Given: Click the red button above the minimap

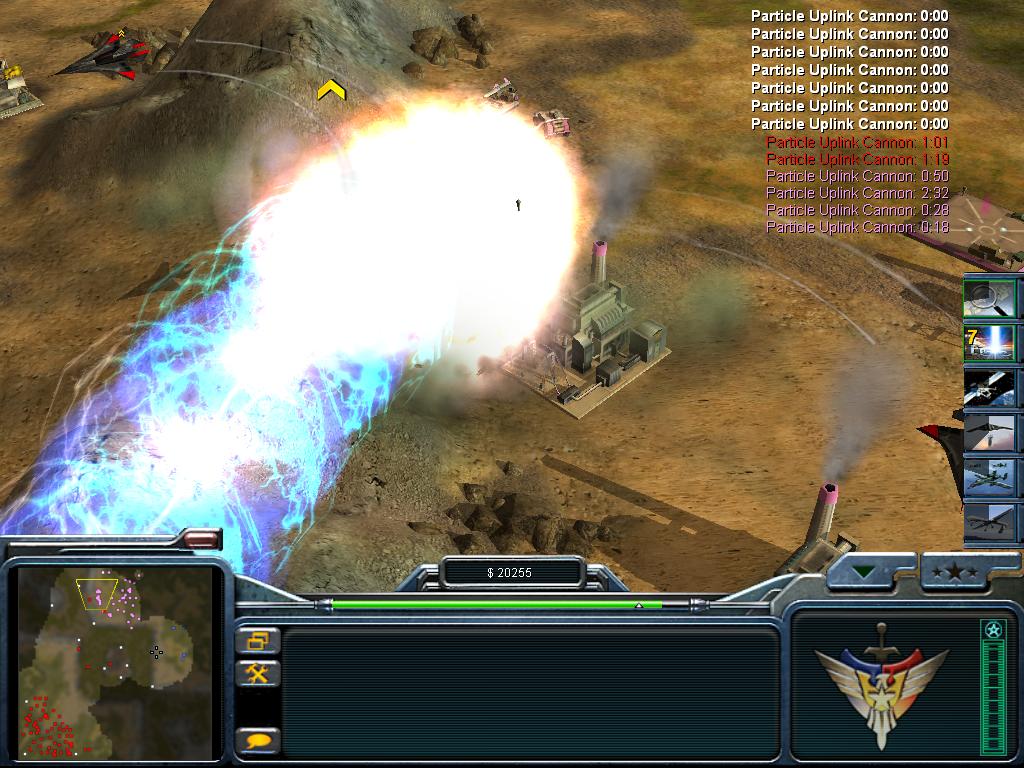Looking at the screenshot, I should tap(202, 539).
